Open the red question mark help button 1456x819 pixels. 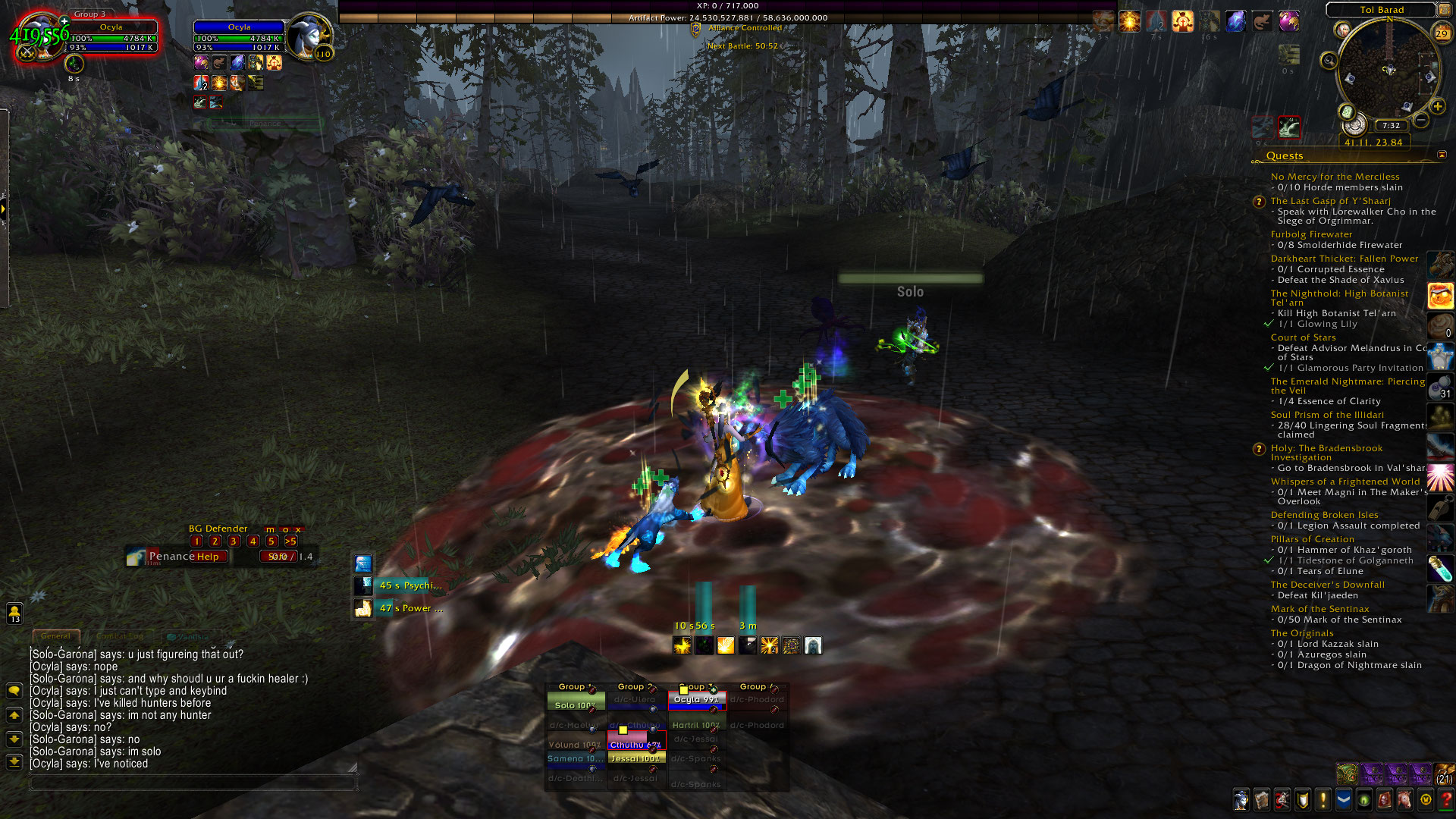tap(1445, 799)
